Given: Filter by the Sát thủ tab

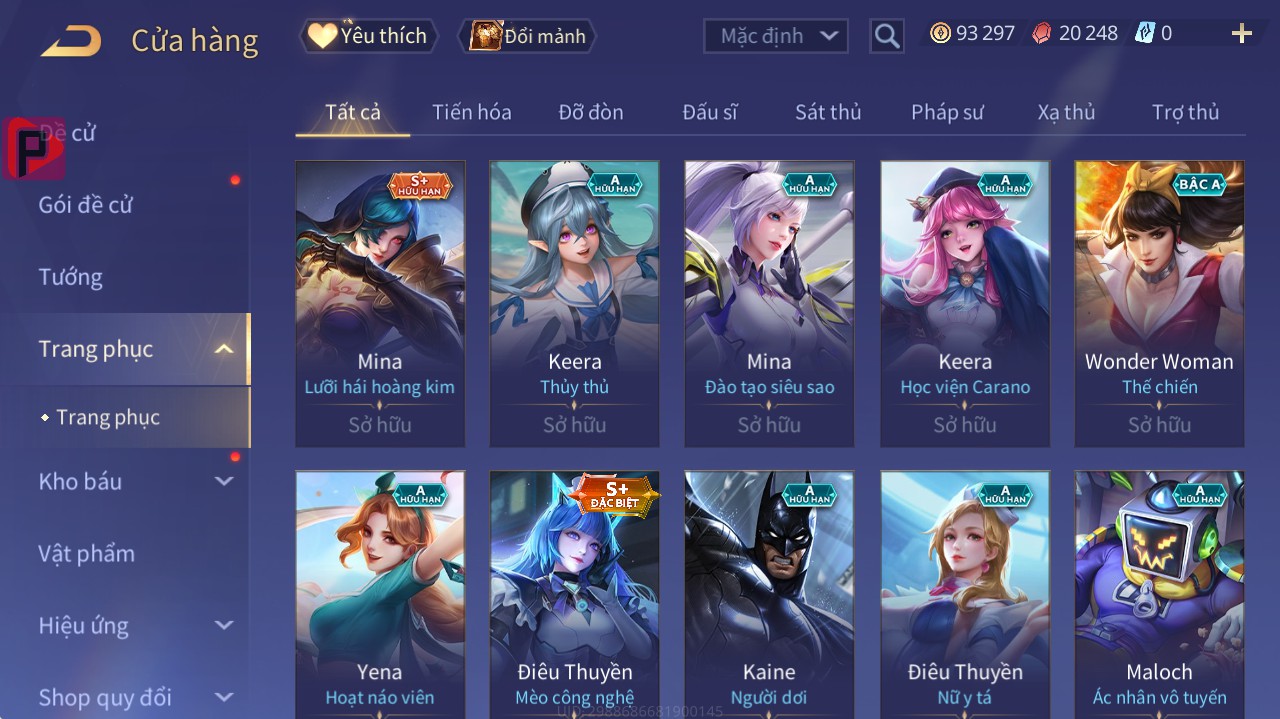Looking at the screenshot, I should pyautogui.click(x=827, y=112).
